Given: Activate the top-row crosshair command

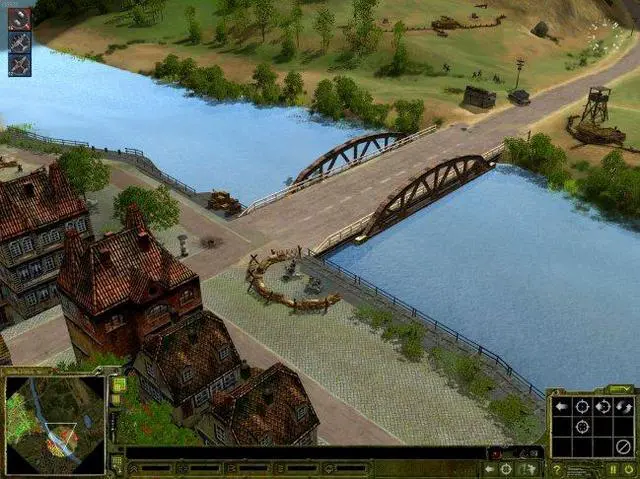Looking at the screenshot, I should 582,406.
